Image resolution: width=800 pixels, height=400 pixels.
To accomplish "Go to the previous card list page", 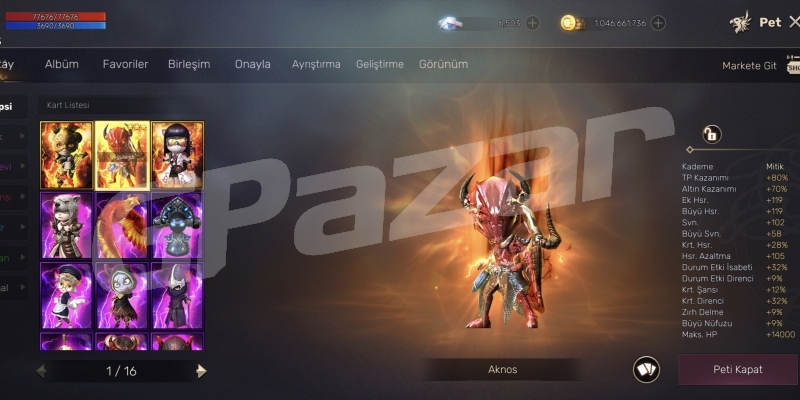I will pos(41,371).
